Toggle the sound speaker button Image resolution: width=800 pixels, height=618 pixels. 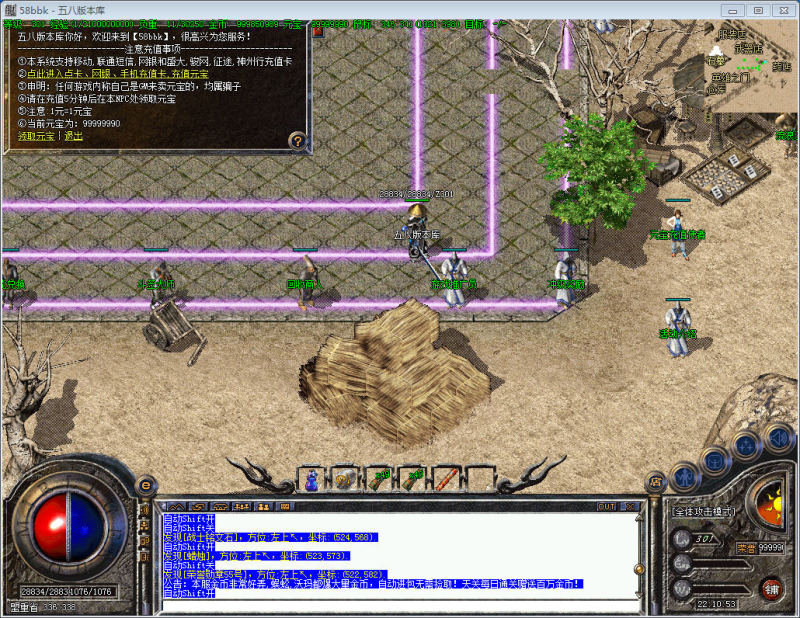pyautogui.click(x=778, y=439)
